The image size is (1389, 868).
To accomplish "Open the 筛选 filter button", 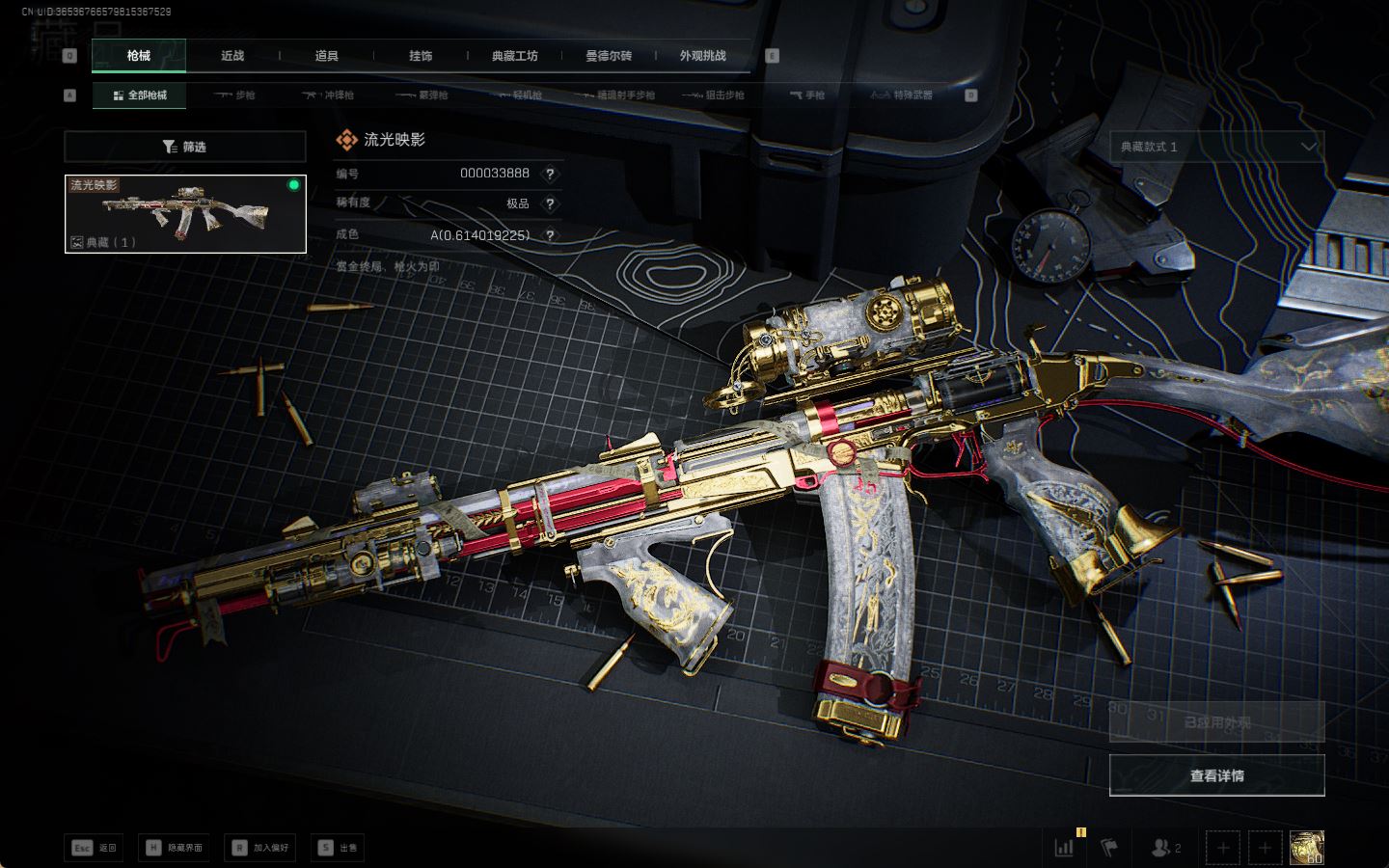I will [185, 147].
